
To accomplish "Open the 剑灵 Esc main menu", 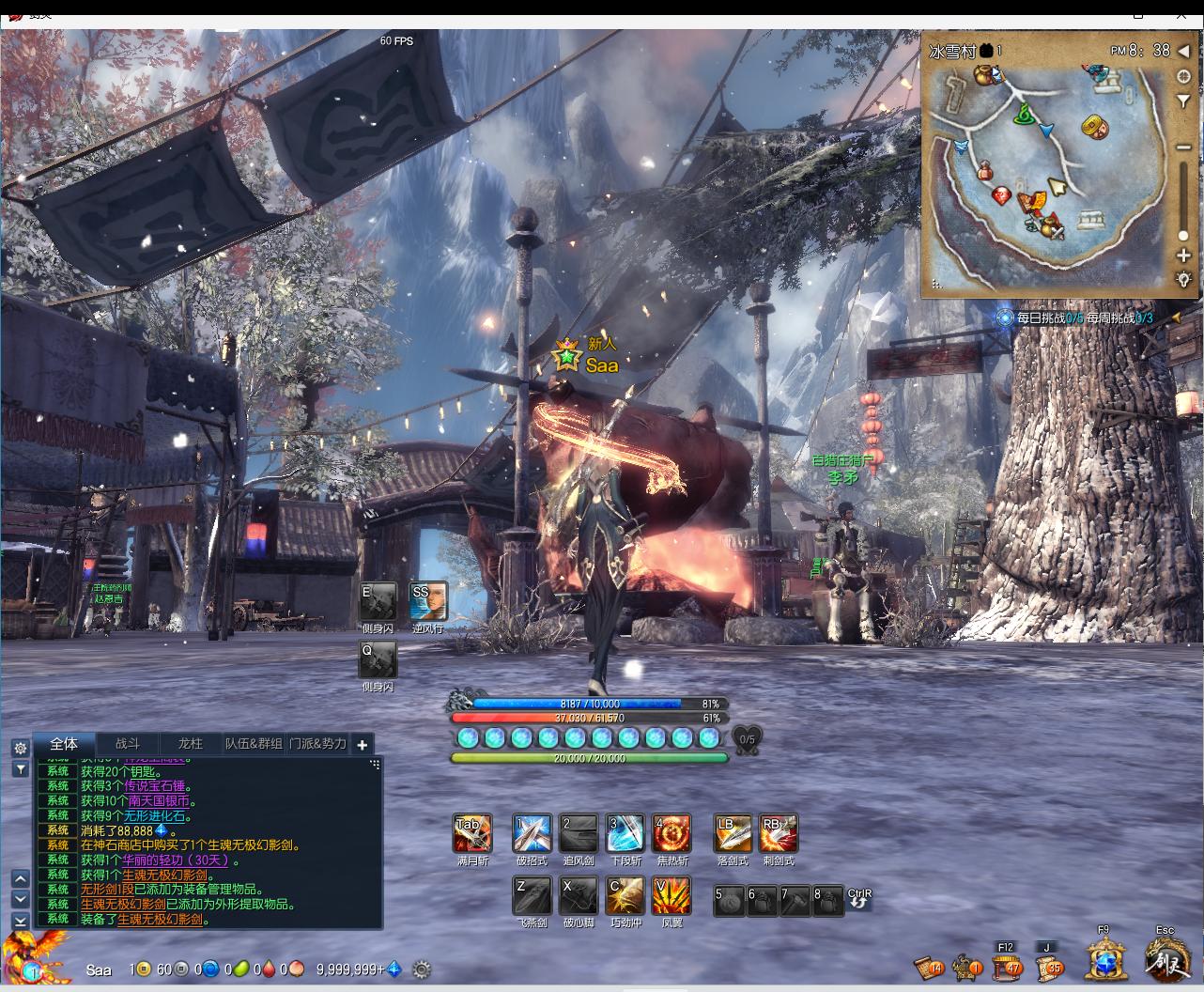I will tap(1167, 960).
